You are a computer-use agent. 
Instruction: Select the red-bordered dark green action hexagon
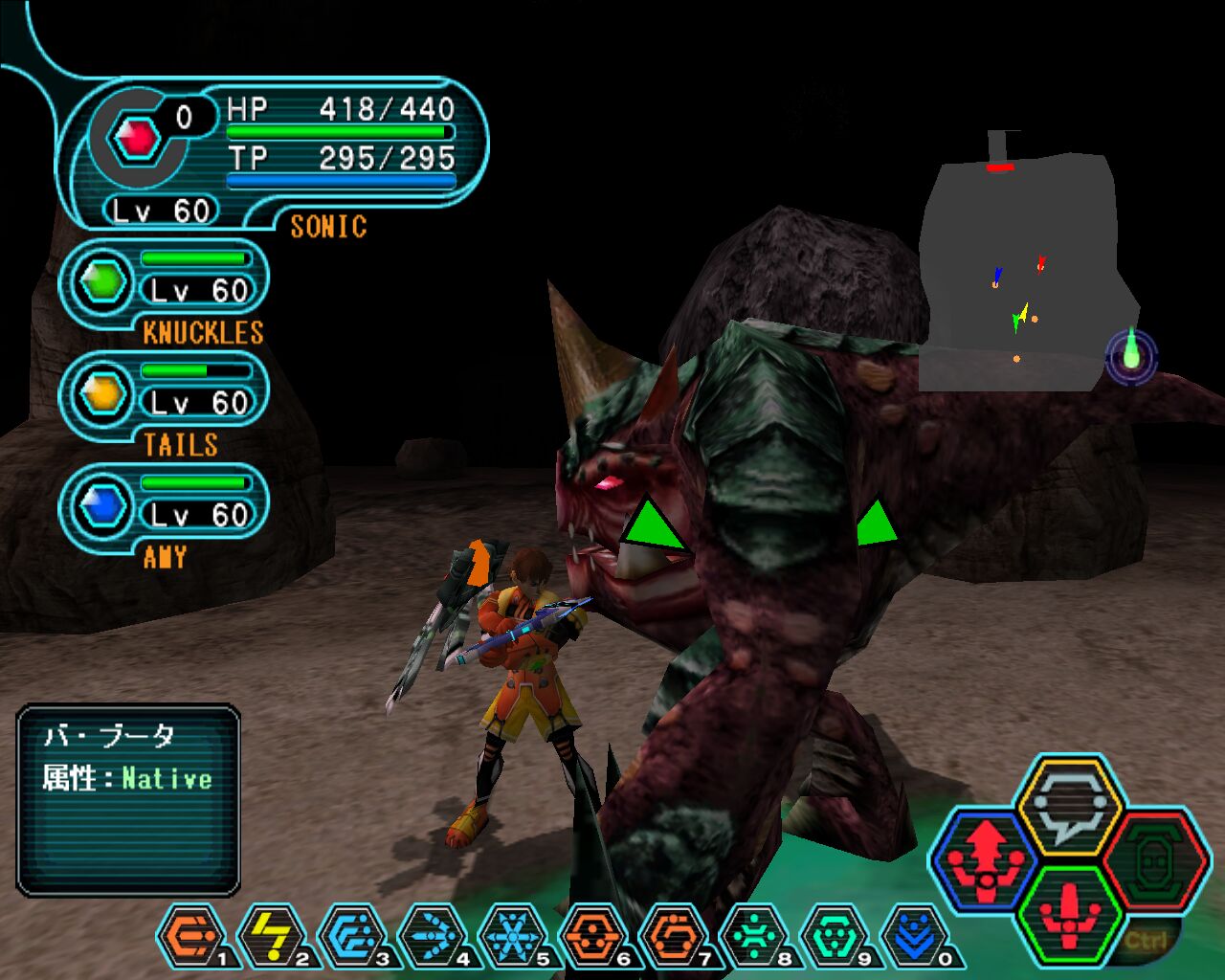[1148, 857]
